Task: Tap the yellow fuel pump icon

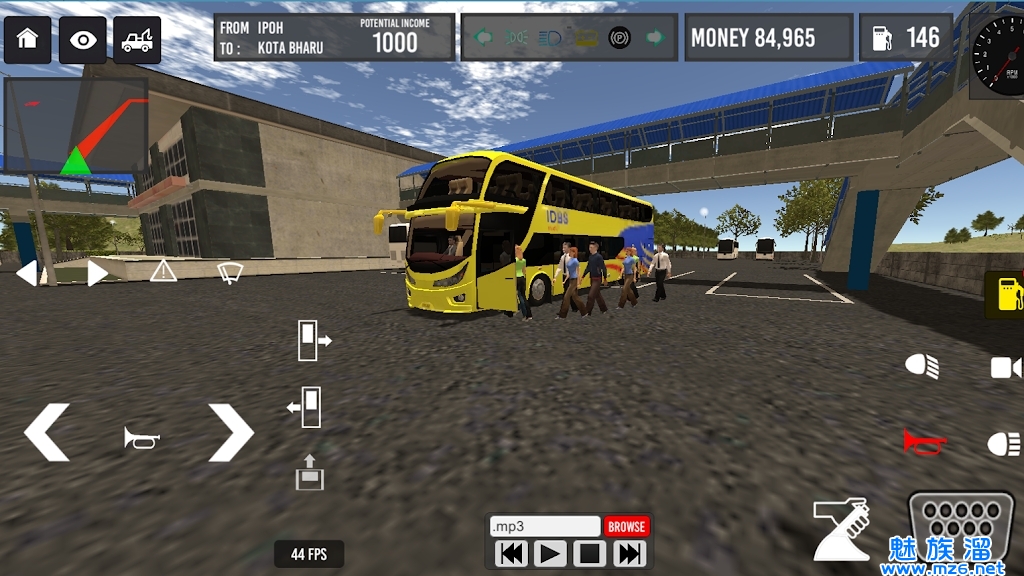Action: tap(1005, 295)
